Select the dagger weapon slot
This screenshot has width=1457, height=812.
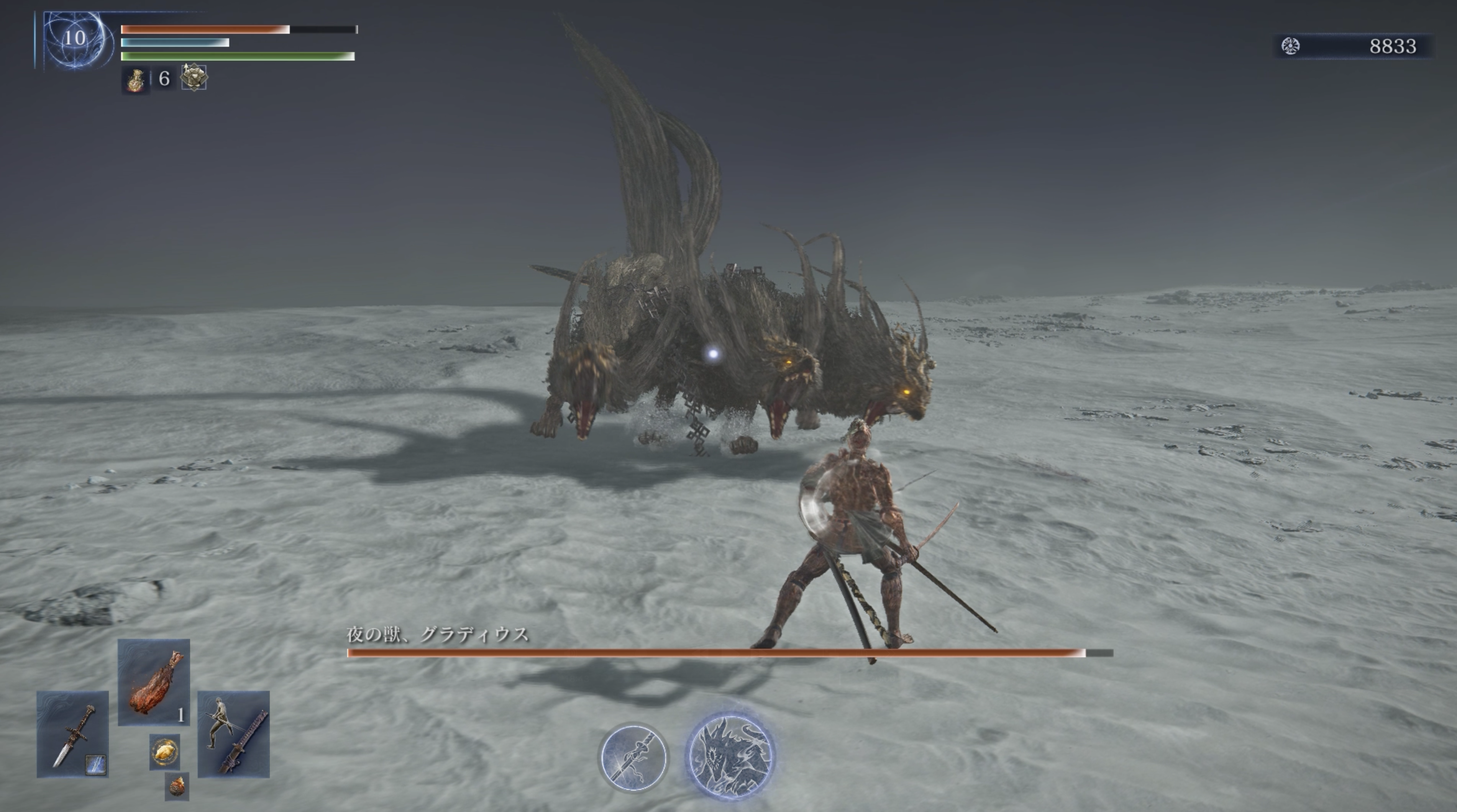[x=72, y=733]
